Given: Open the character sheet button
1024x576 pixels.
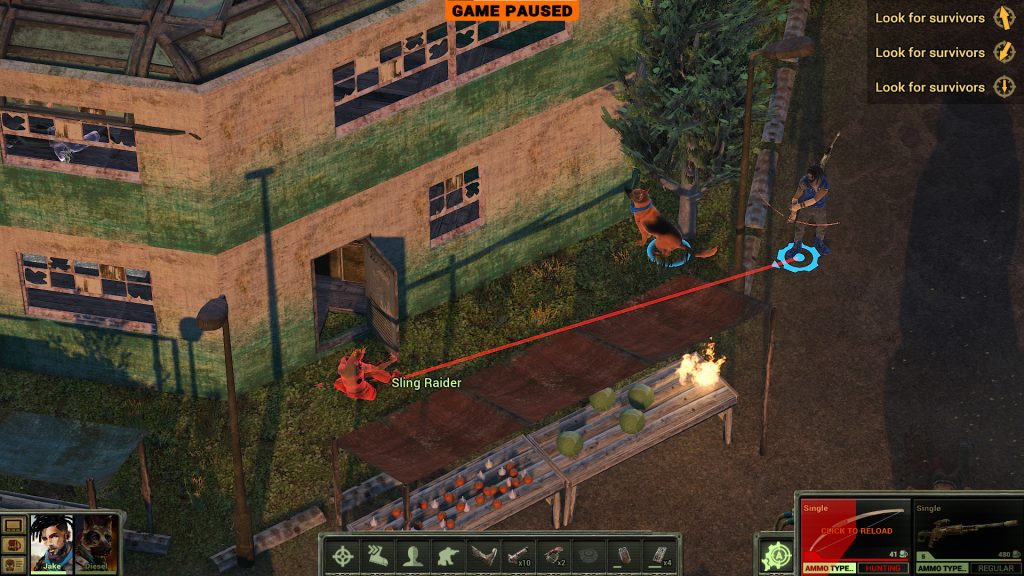Looking at the screenshot, I should 14,566.
